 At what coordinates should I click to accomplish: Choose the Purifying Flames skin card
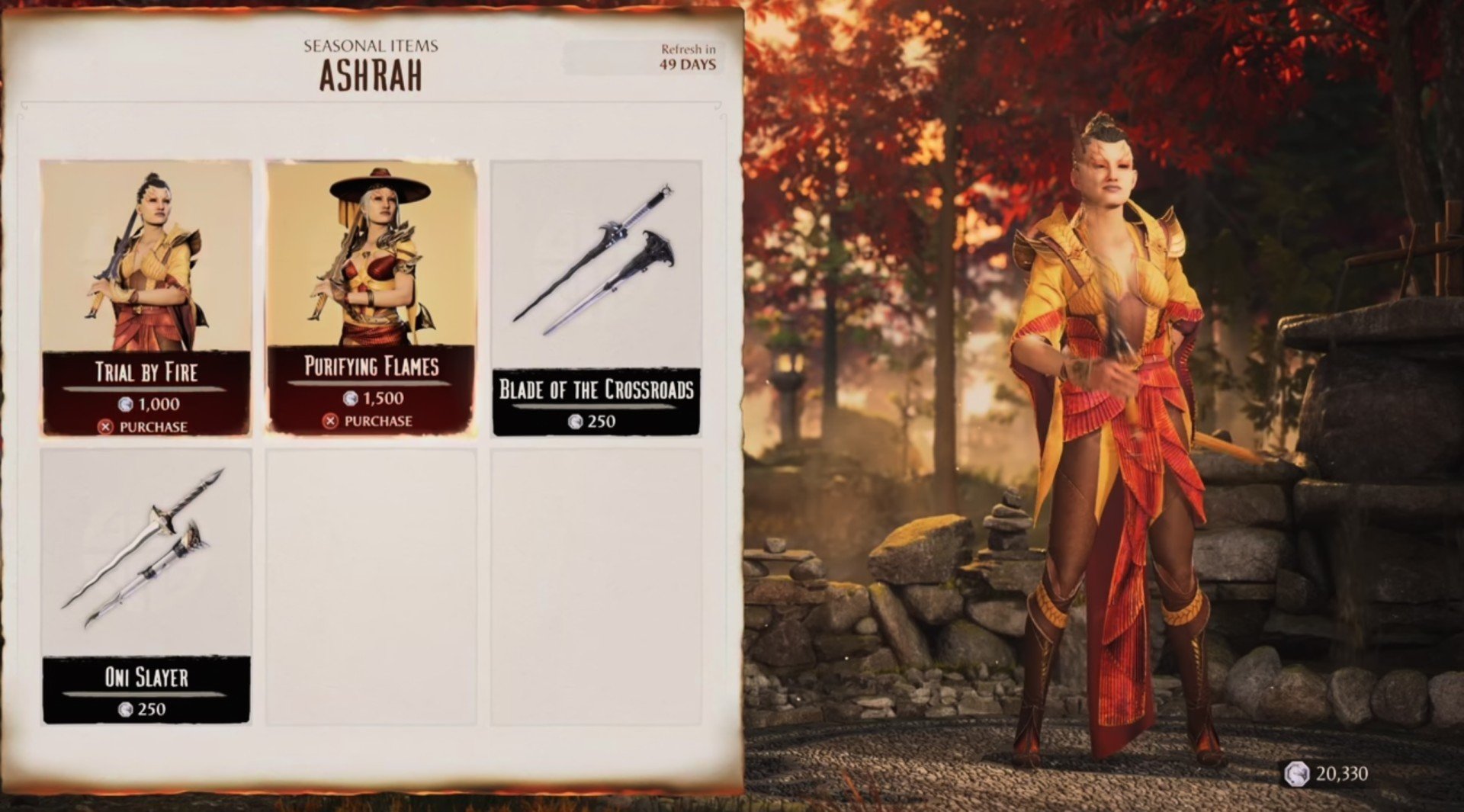371,296
